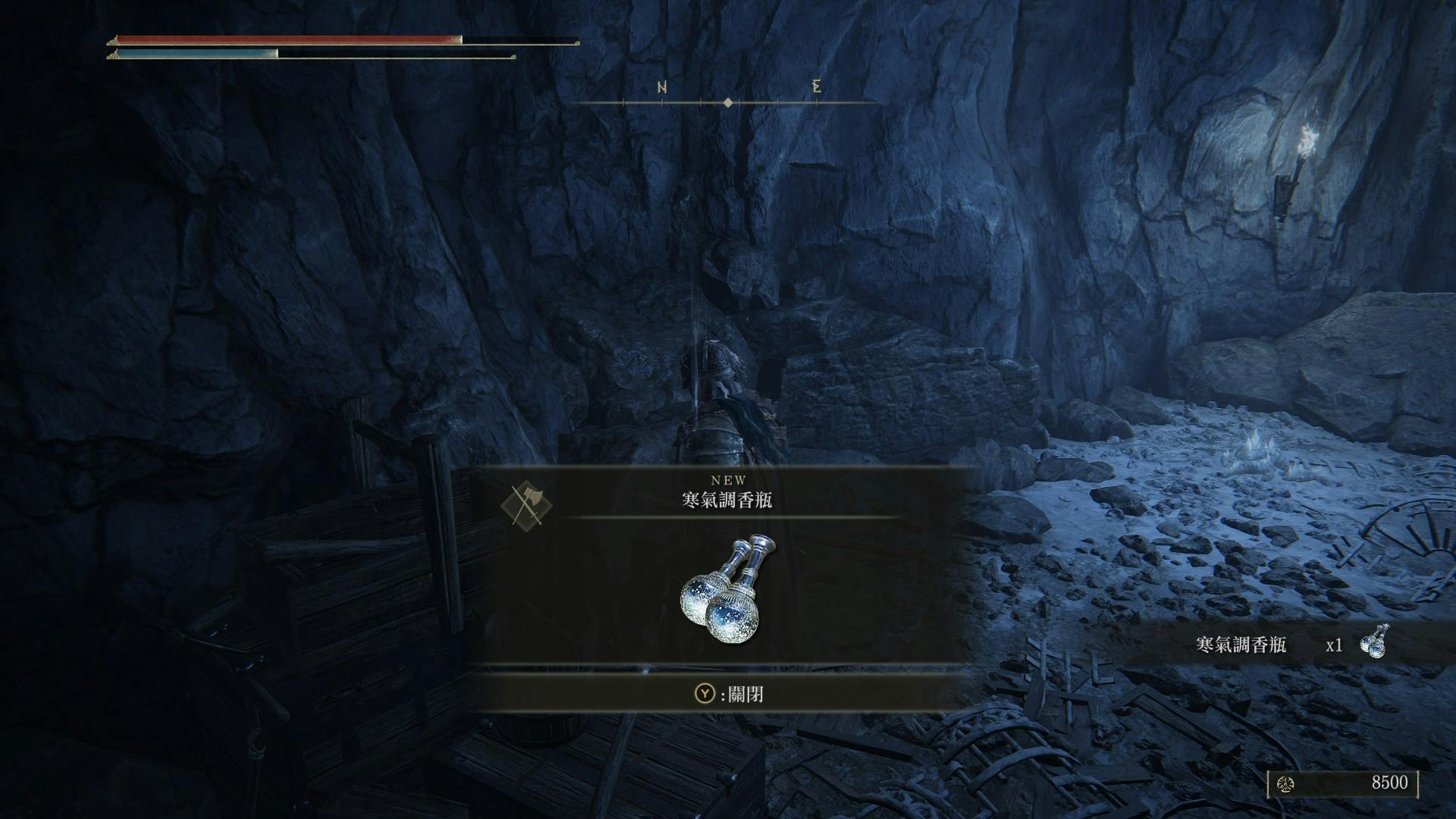Click the crossed weapons category icon
Viewport: 1456px width, 819px height.
point(526,505)
